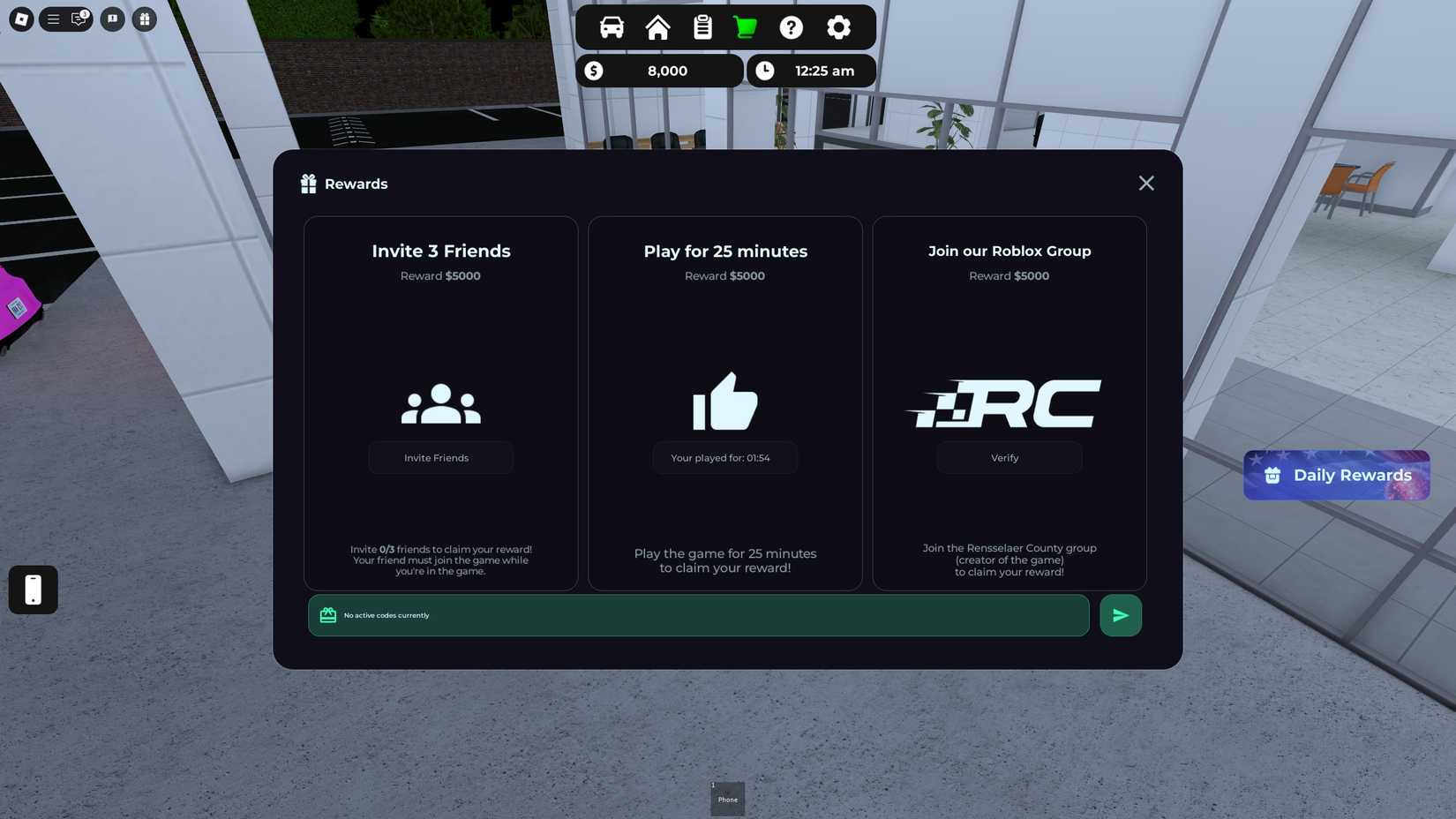
Task: Click the redeem code input field
Action: pyautogui.click(x=697, y=615)
